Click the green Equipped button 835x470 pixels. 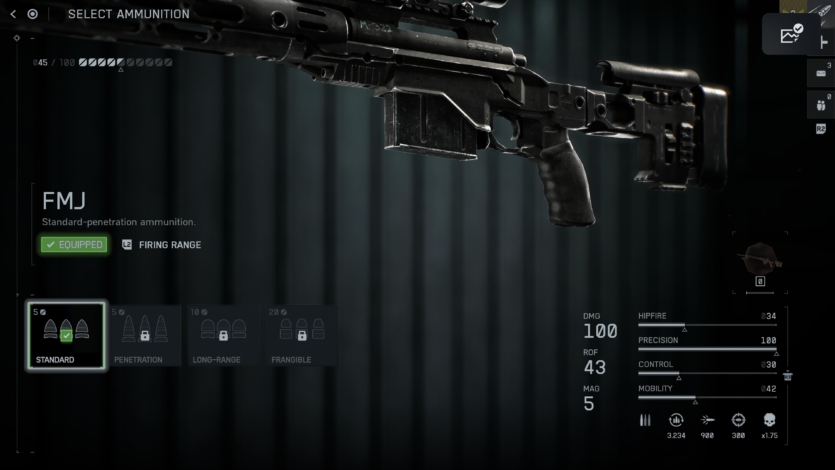pos(74,244)
